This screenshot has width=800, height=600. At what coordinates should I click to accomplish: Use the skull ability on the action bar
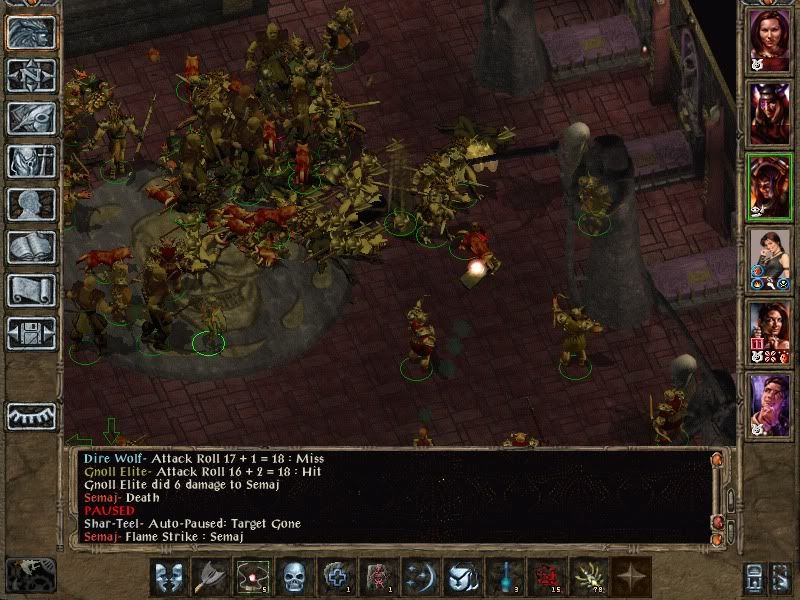(x=293, y=577)
